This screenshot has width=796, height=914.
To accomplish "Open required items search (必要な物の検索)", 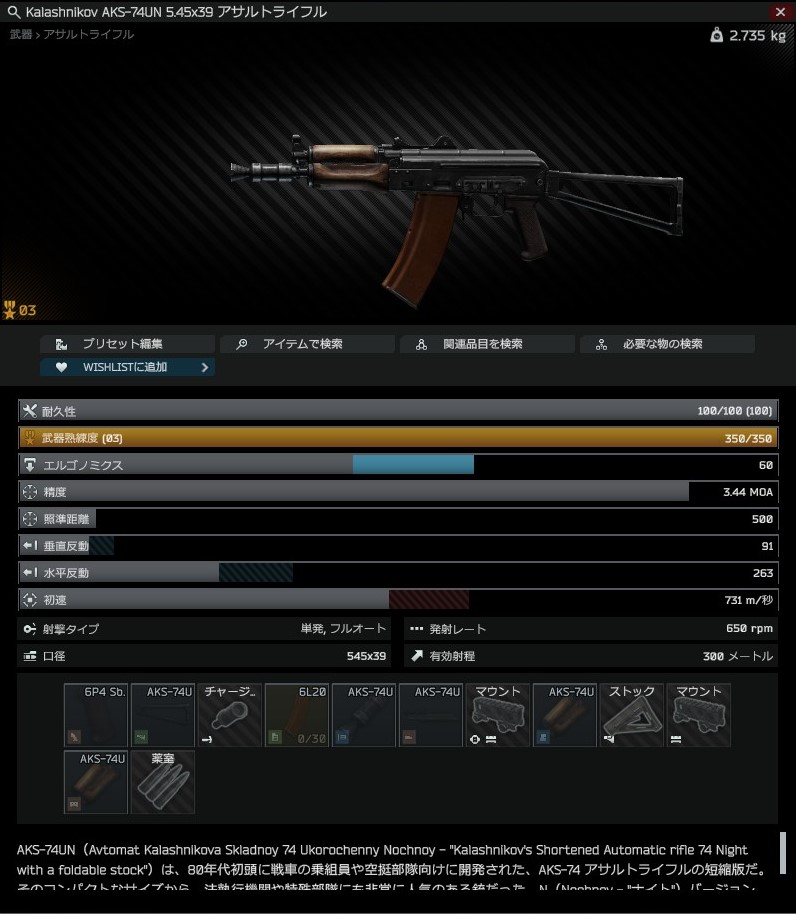I will (x=667, y=344).
